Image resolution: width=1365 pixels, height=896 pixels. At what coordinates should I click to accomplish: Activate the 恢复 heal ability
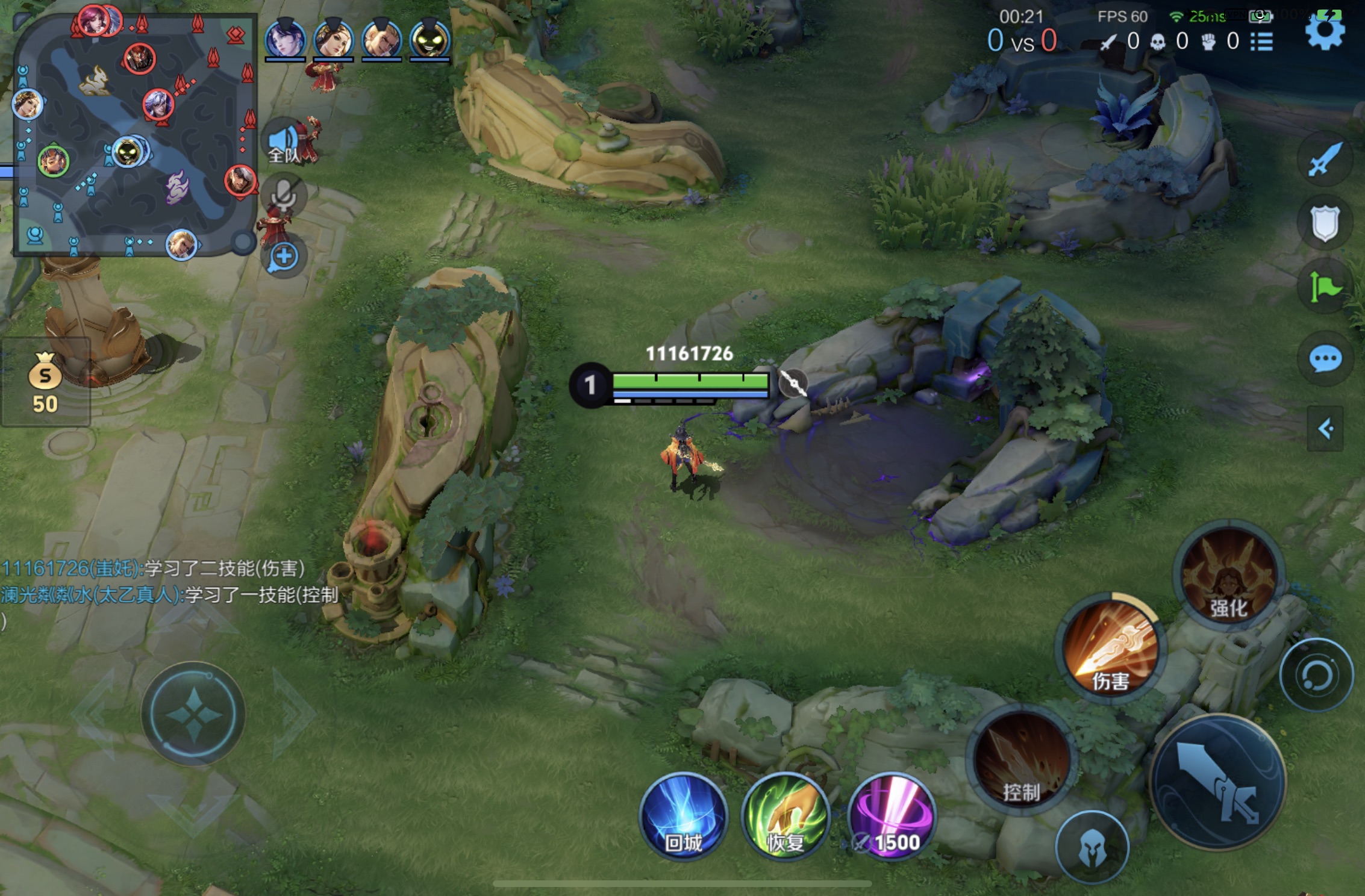tap(786, 816)
